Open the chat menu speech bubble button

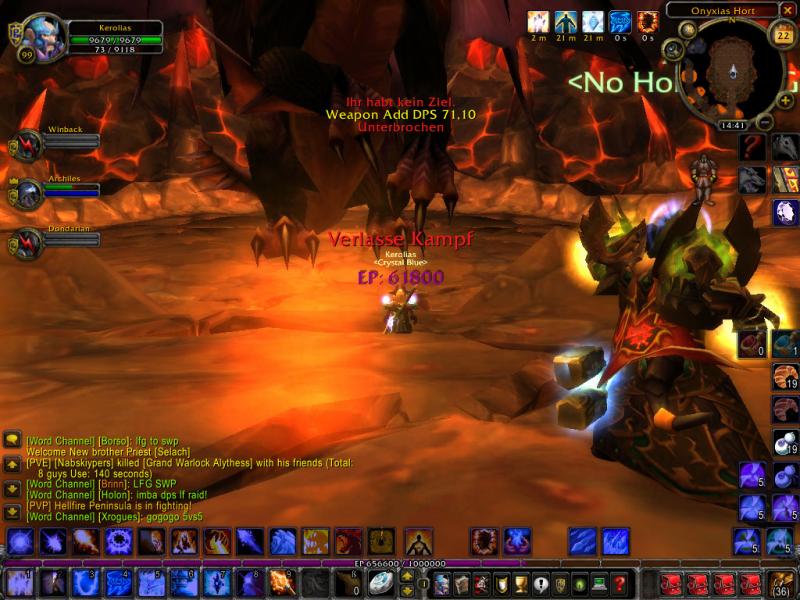pos(12,439)
